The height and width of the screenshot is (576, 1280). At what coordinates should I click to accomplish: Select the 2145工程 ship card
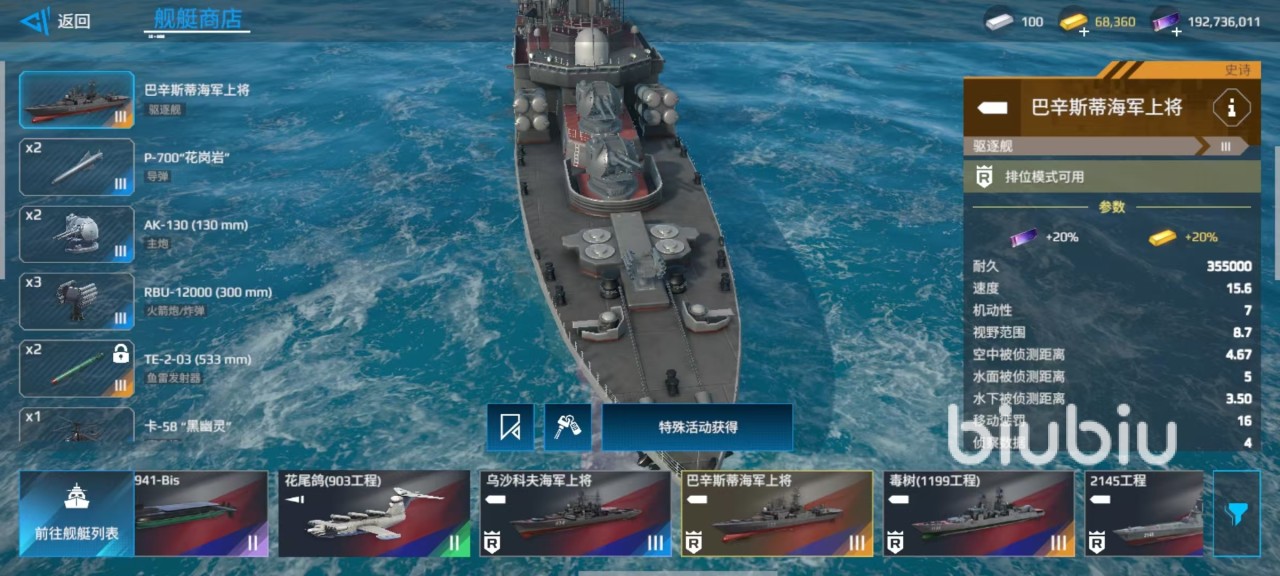coord(1144,513)
